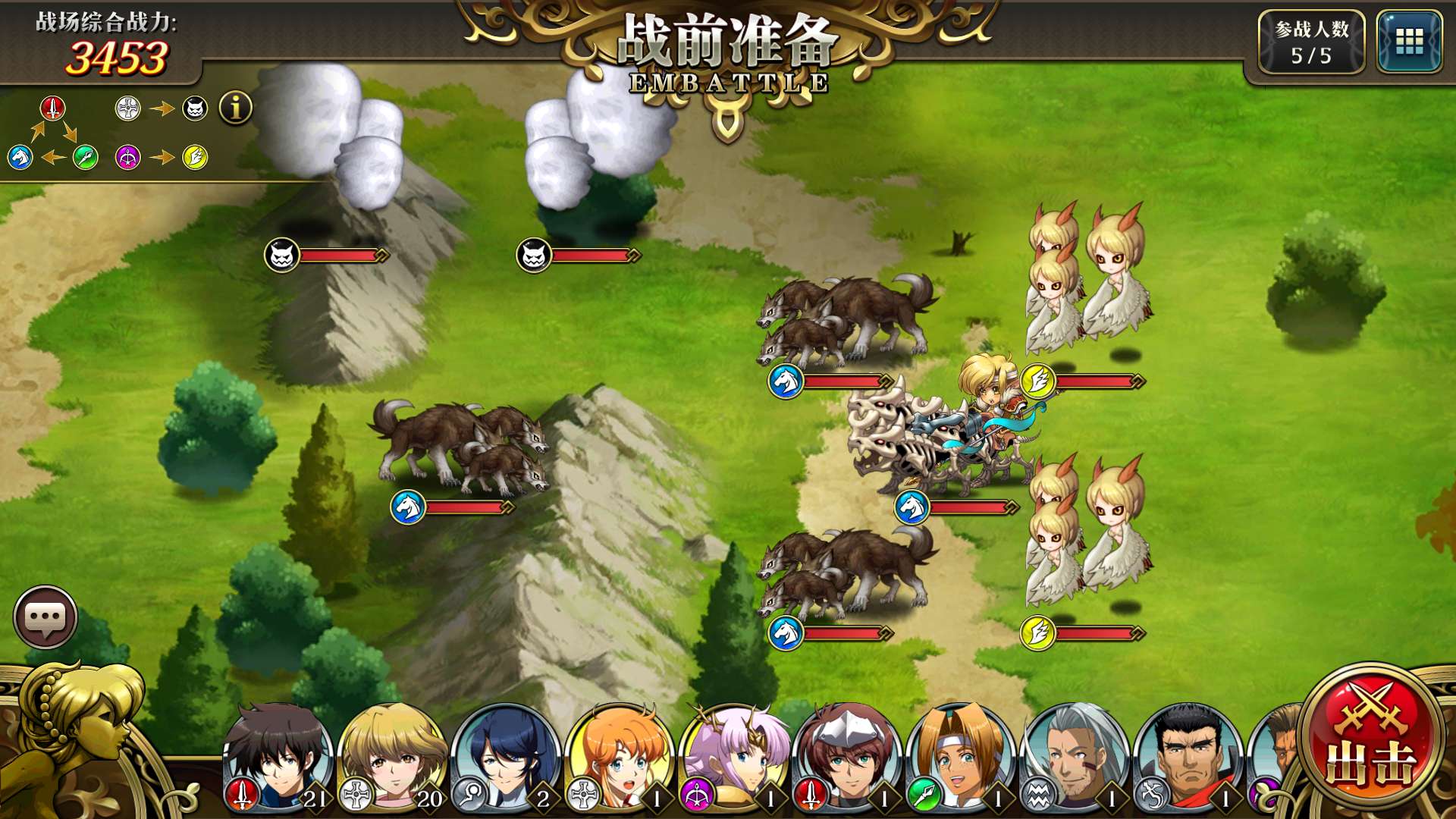
Task: Show class advantage info with the i icon
Action: click(x=236, y=108)
